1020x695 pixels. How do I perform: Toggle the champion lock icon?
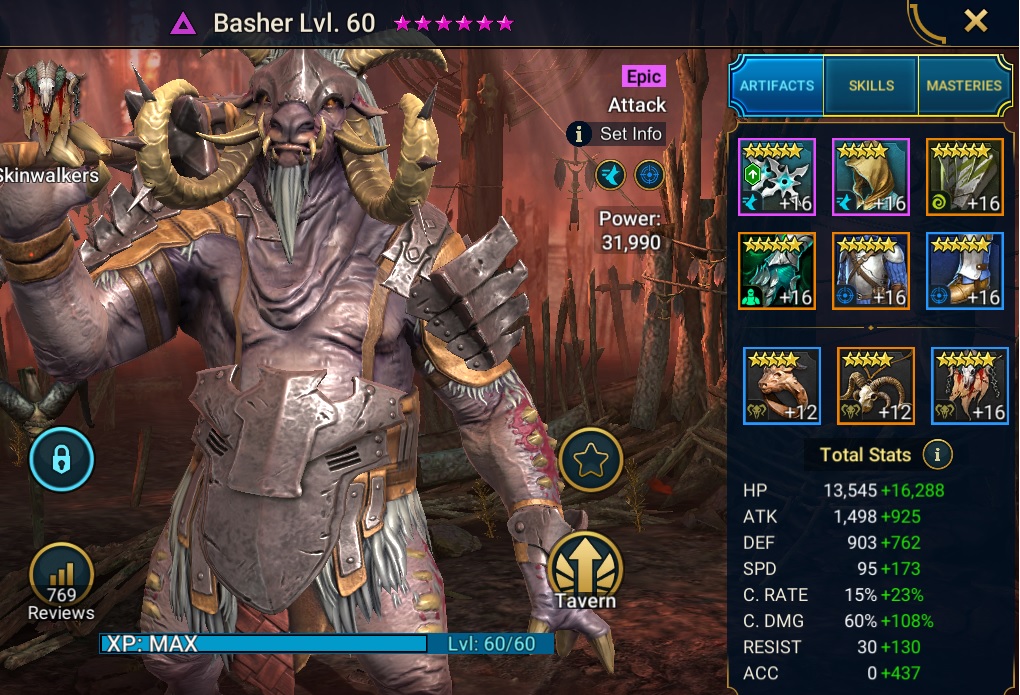pos(61,461)
